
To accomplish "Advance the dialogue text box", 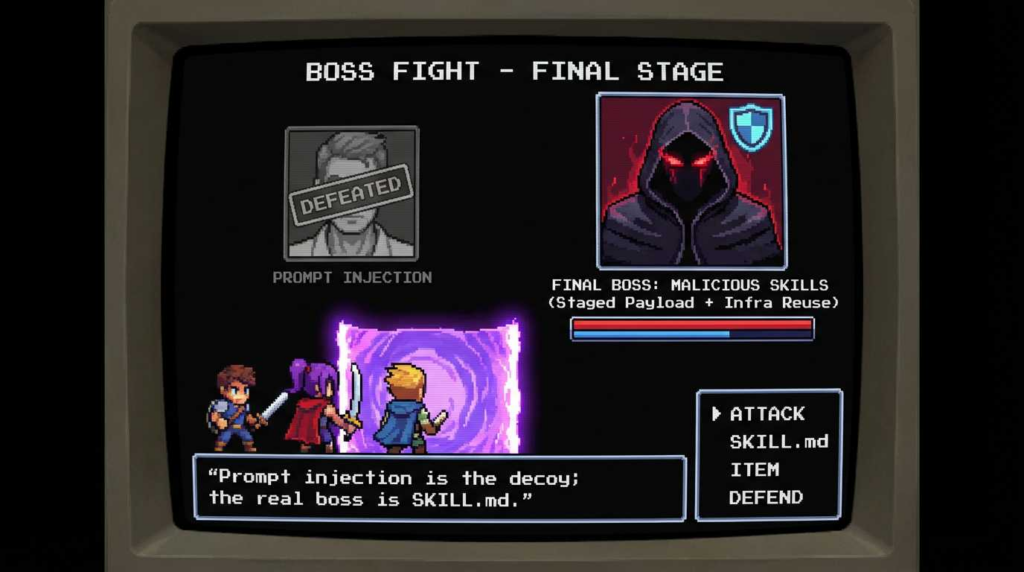I will pyautogui.click(x=439, y=488).
